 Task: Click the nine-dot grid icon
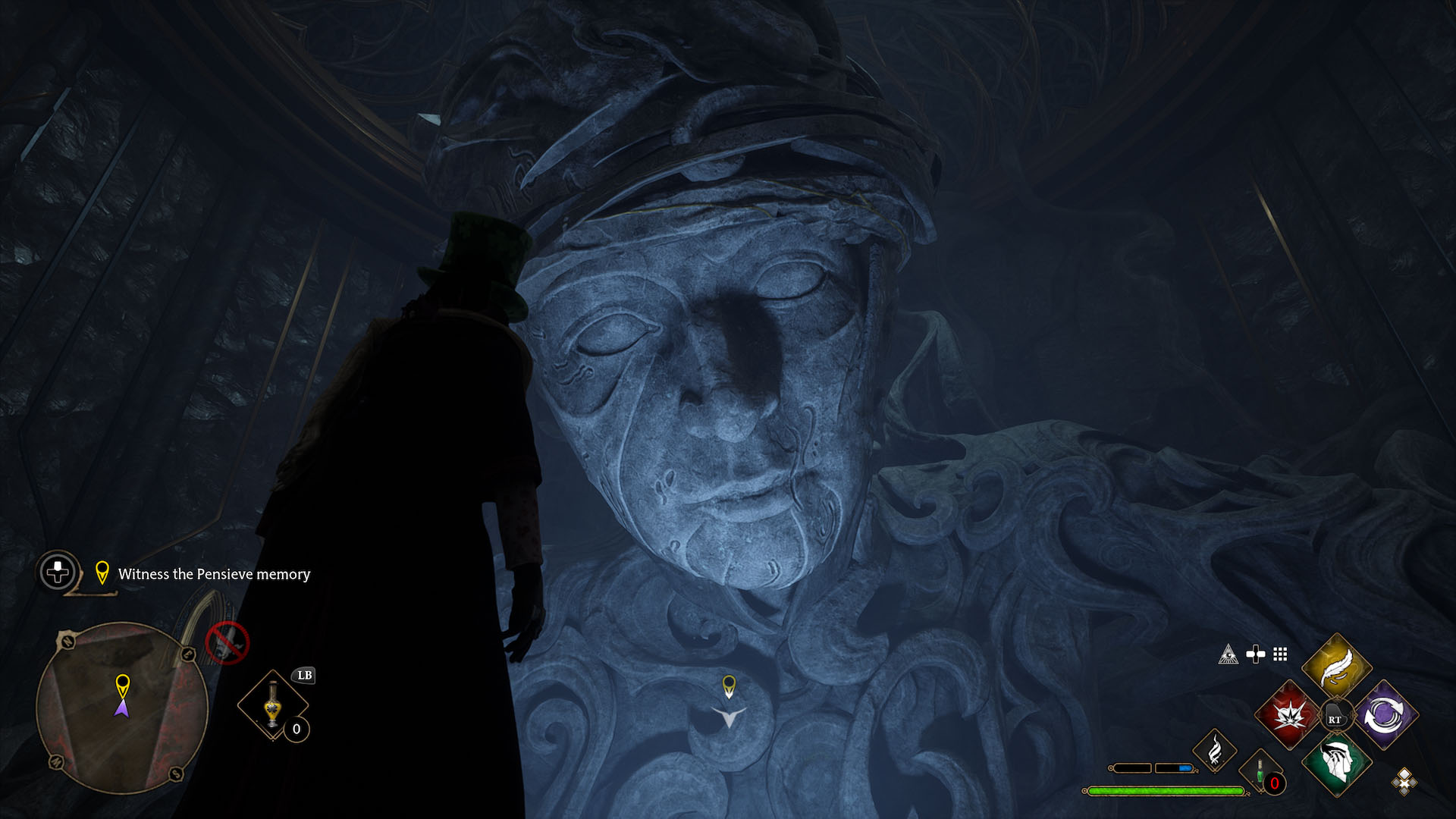pyautogui.click(x=1280, y=654)
